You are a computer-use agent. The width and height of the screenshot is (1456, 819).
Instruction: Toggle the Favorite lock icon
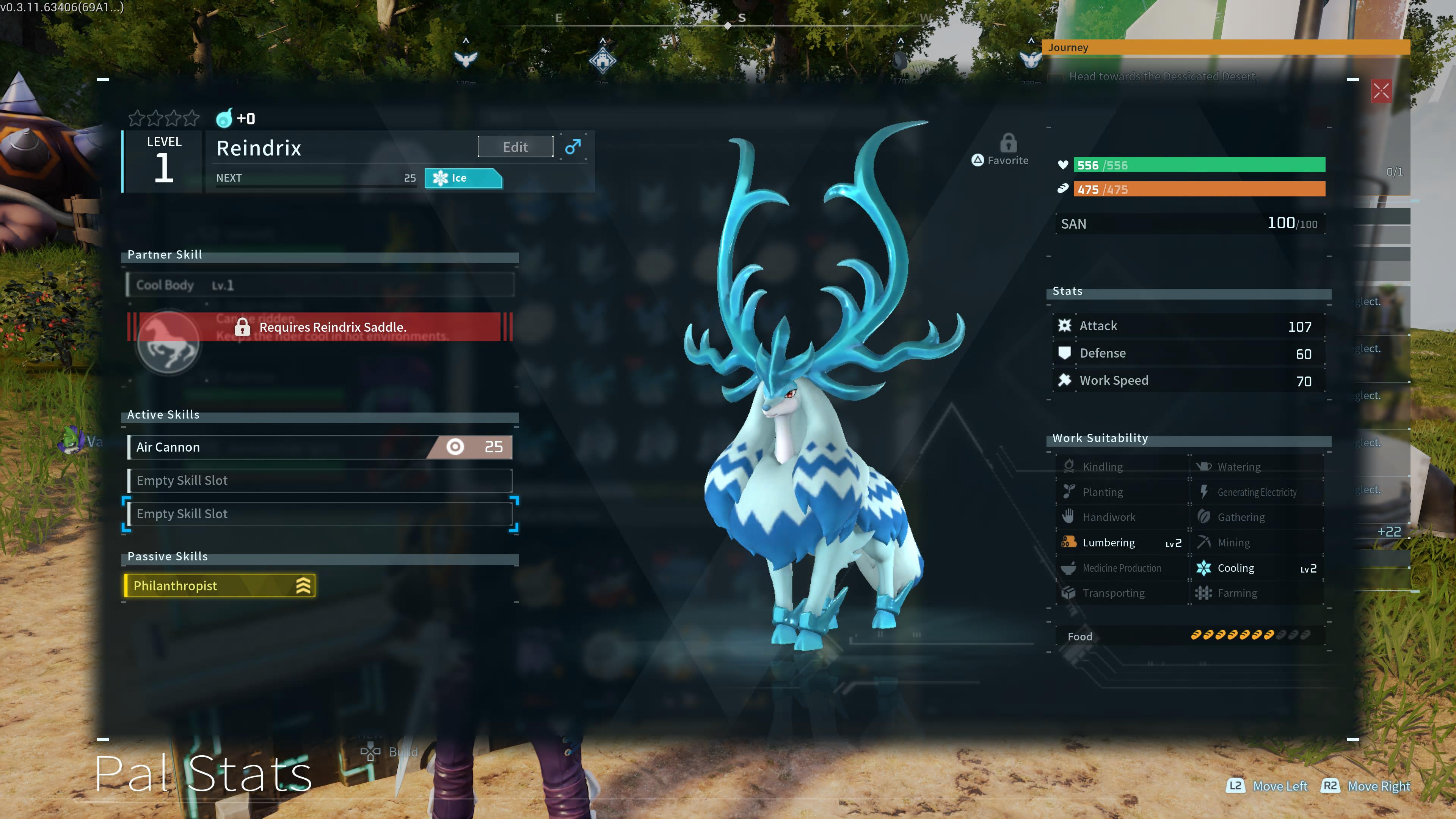[1008, 143]
